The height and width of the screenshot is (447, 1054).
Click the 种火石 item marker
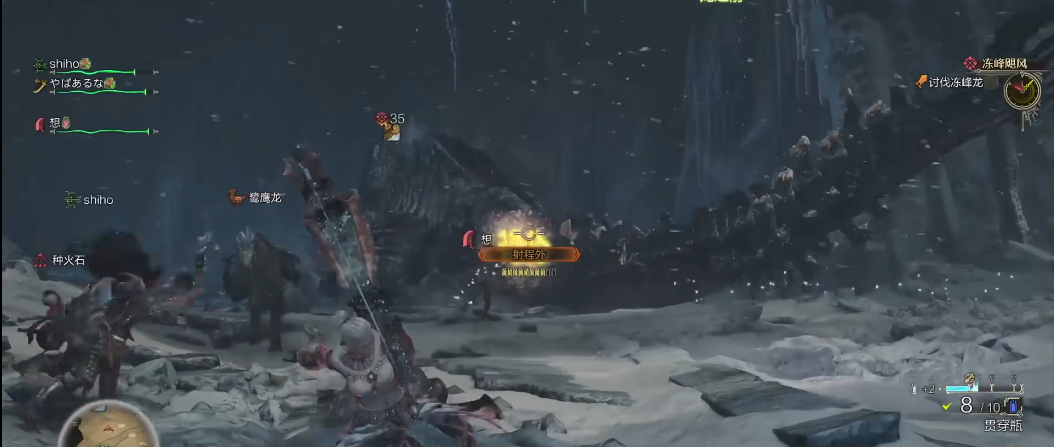[x=68, y=260]
